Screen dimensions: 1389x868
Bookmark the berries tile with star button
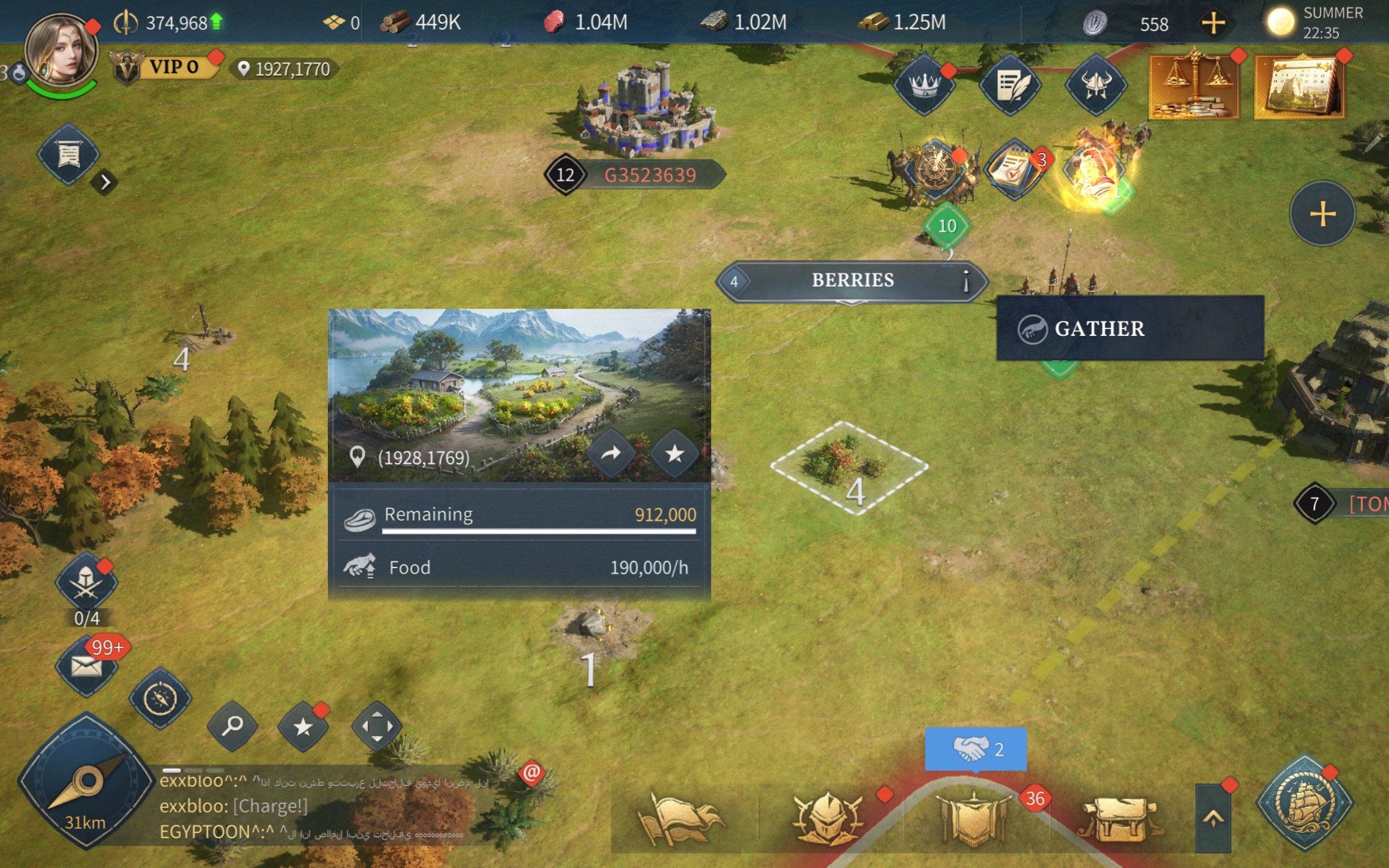[674, 454]
